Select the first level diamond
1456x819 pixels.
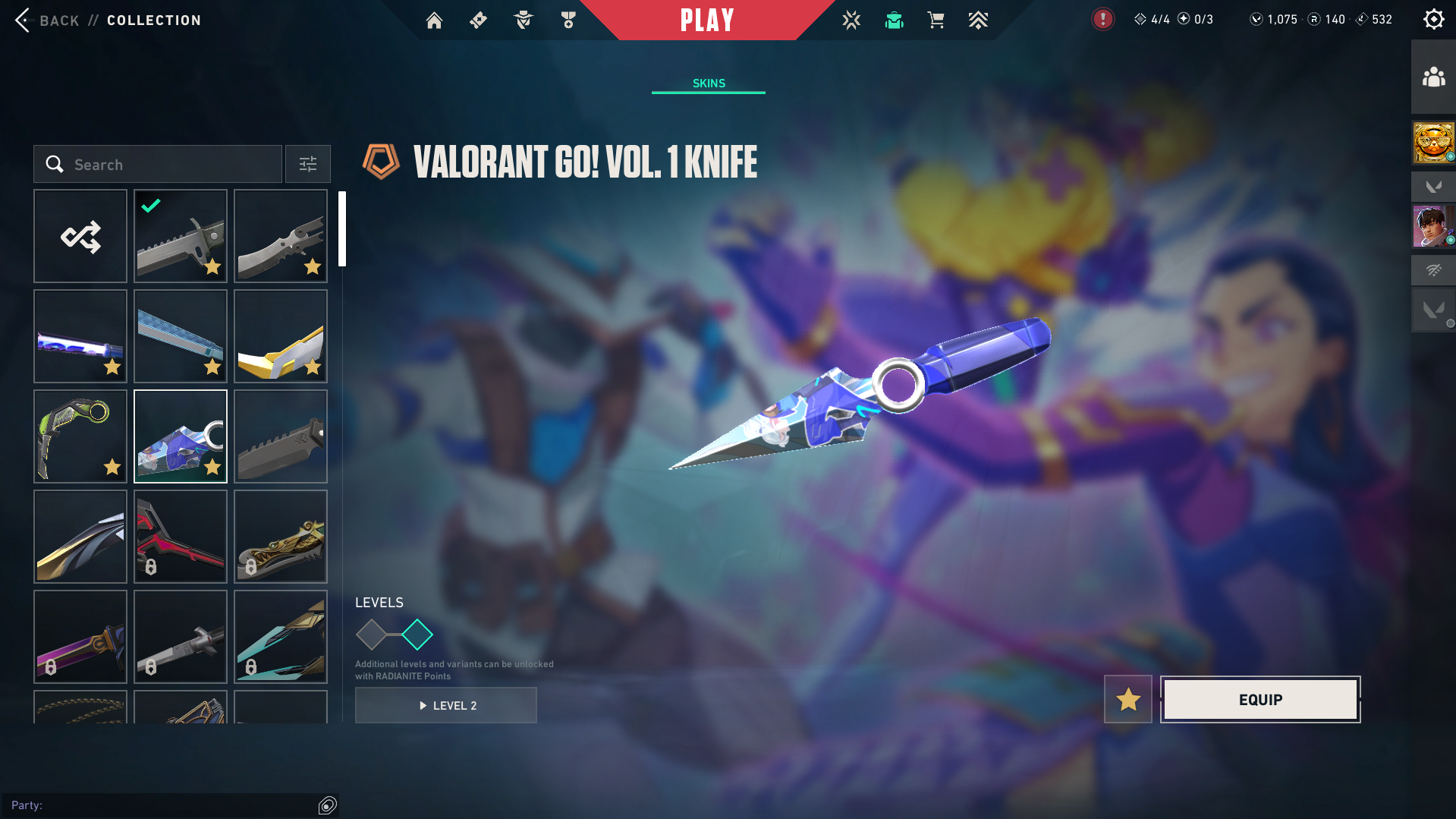[x=372, y=635]
